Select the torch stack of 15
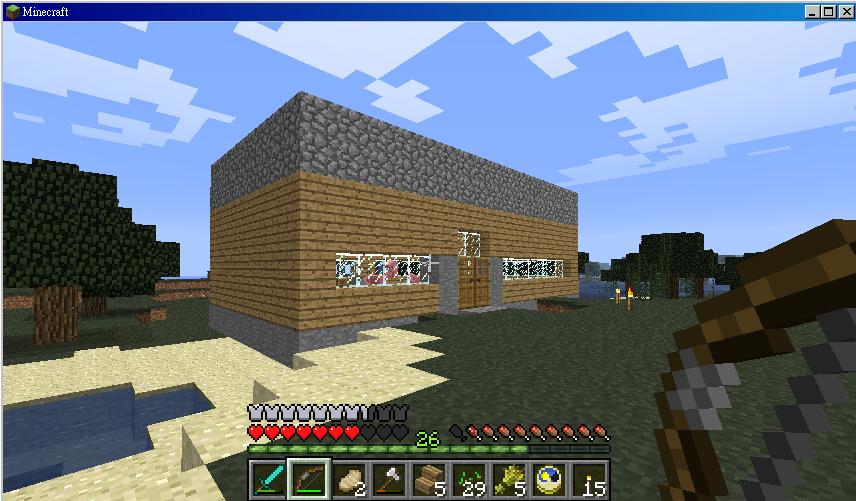Viewport: 856px width, 501px height. (x=589, y=481)
